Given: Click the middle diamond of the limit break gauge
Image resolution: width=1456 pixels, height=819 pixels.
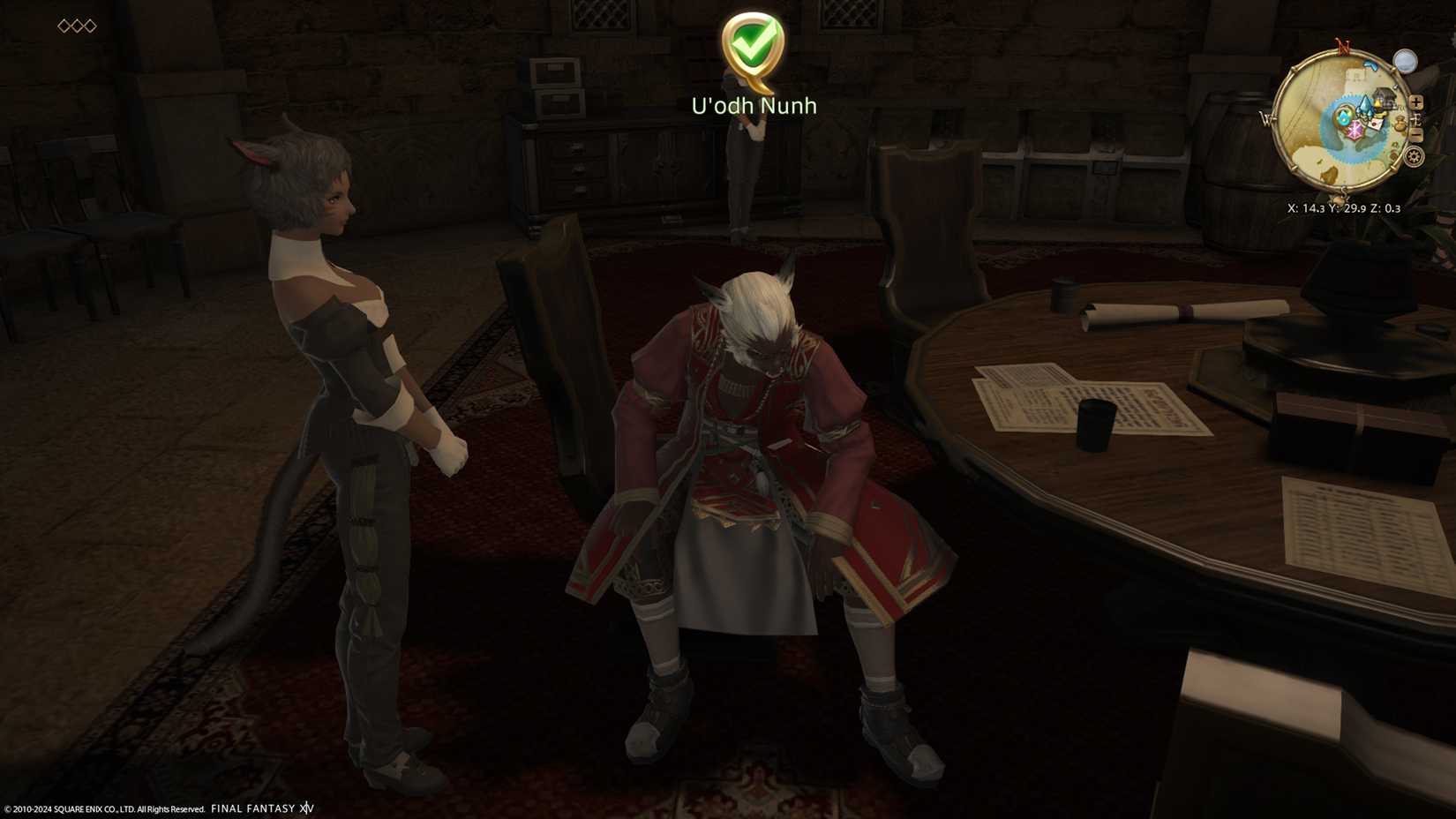Looking at the screenshot, I should pyautogui.click(x=79, y=26).
